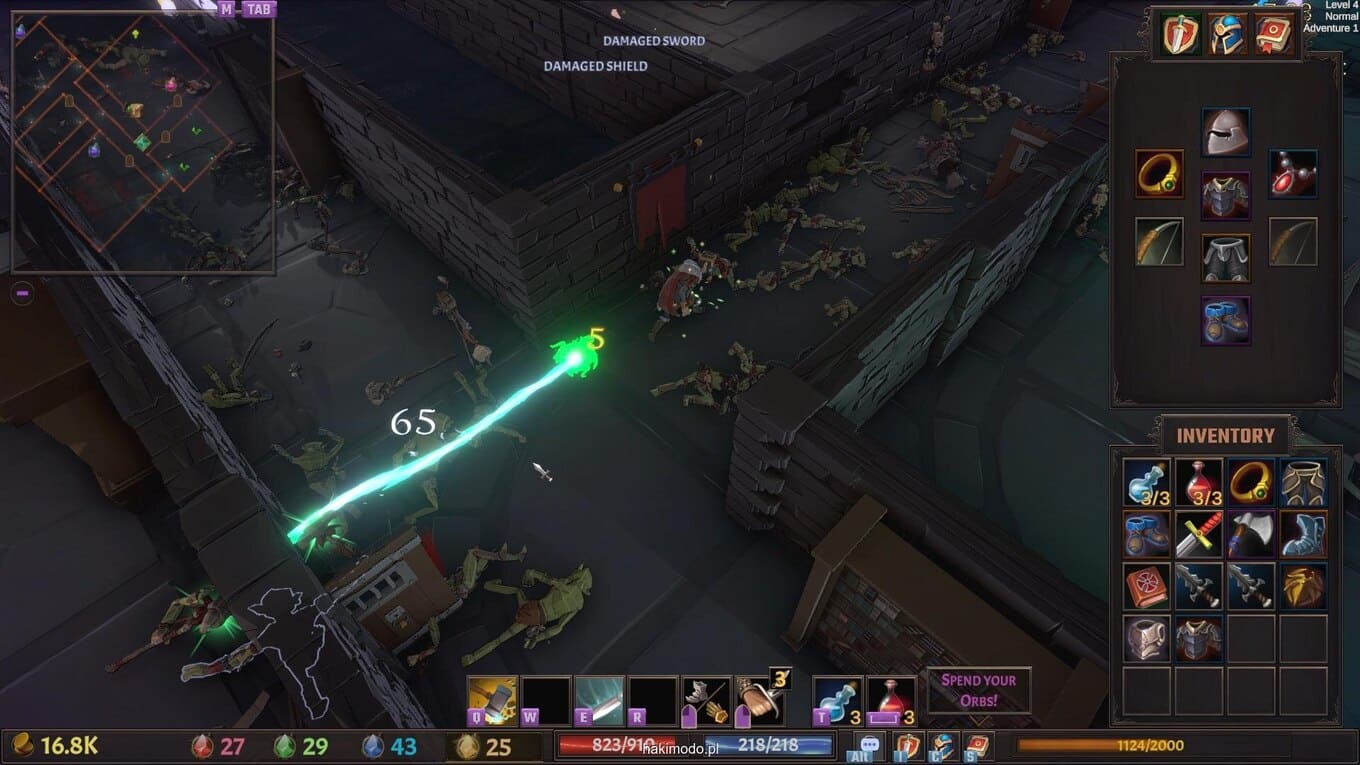Select the equipped red amulet slot

[1293, 174]
